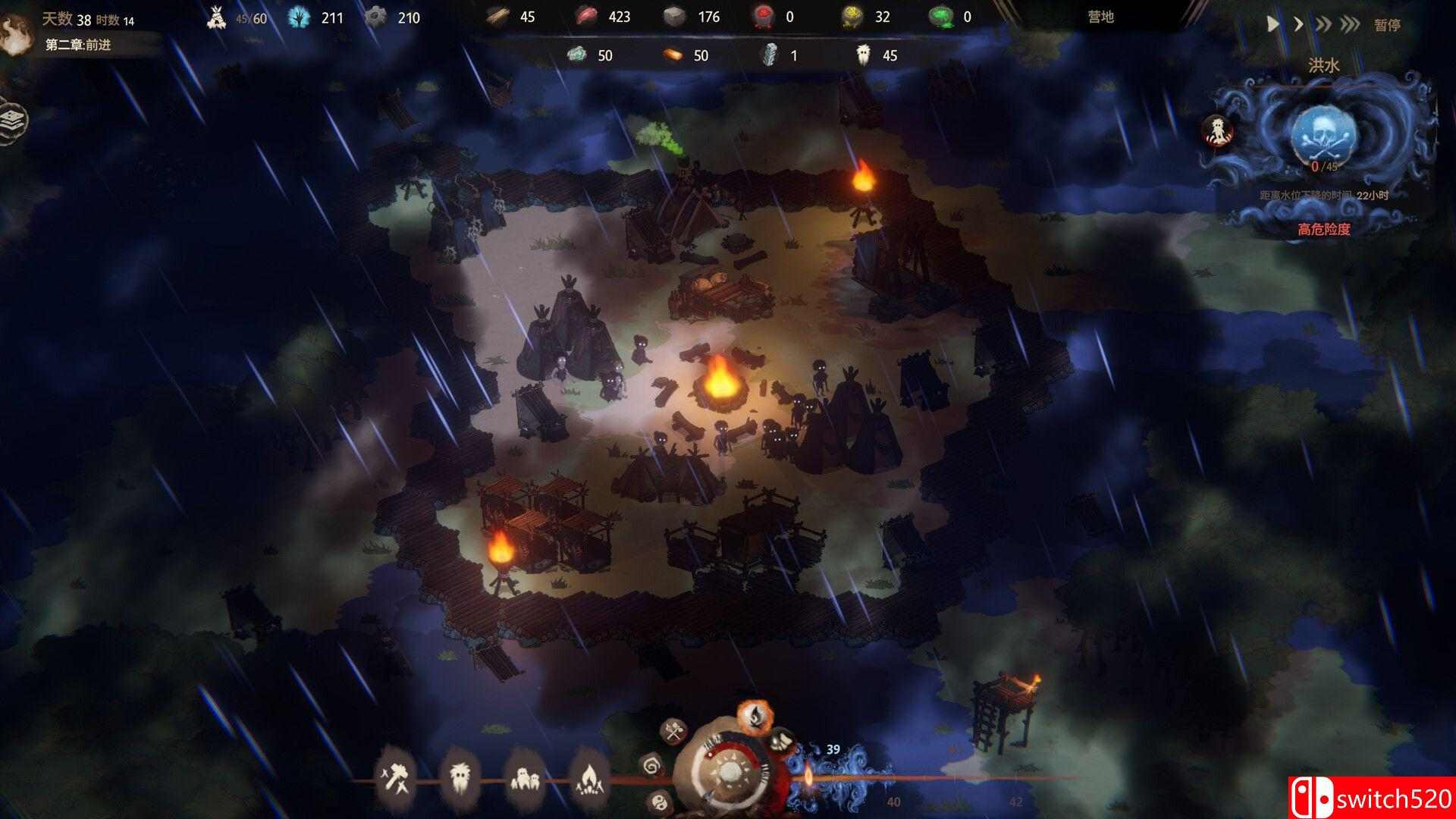Open the build menu hammer icon
Screen dimensions: 1456x819
(396, 777)
